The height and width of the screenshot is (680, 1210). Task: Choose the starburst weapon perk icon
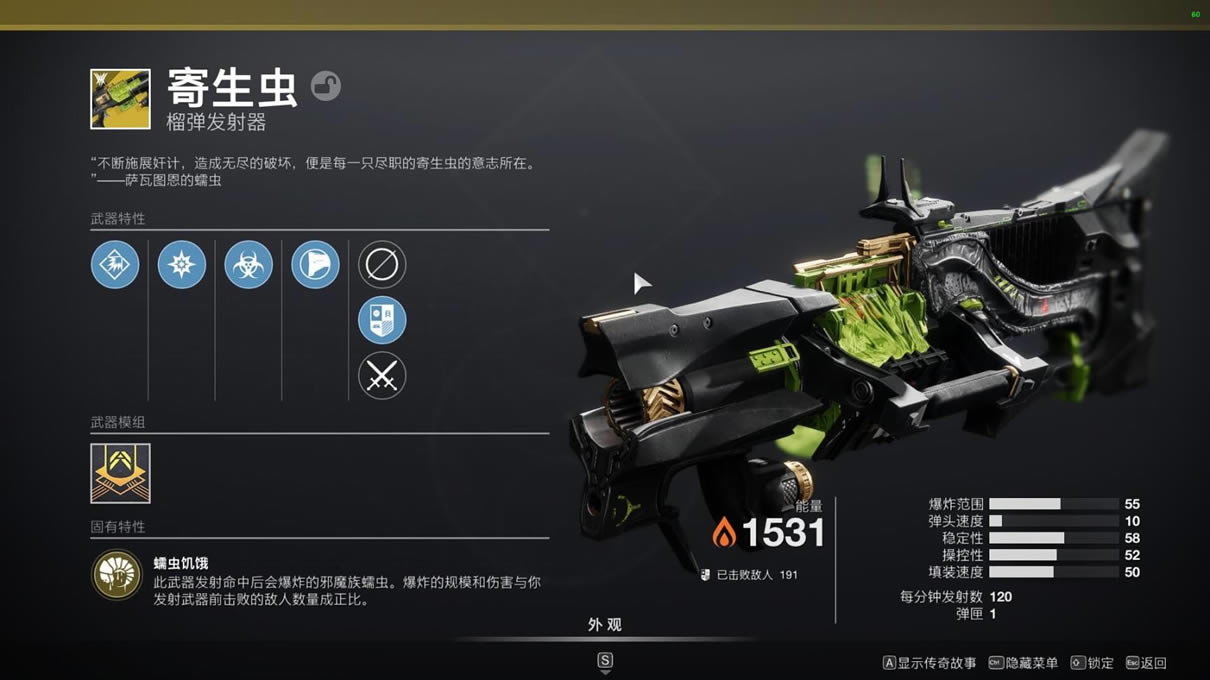tap(182, 265)
